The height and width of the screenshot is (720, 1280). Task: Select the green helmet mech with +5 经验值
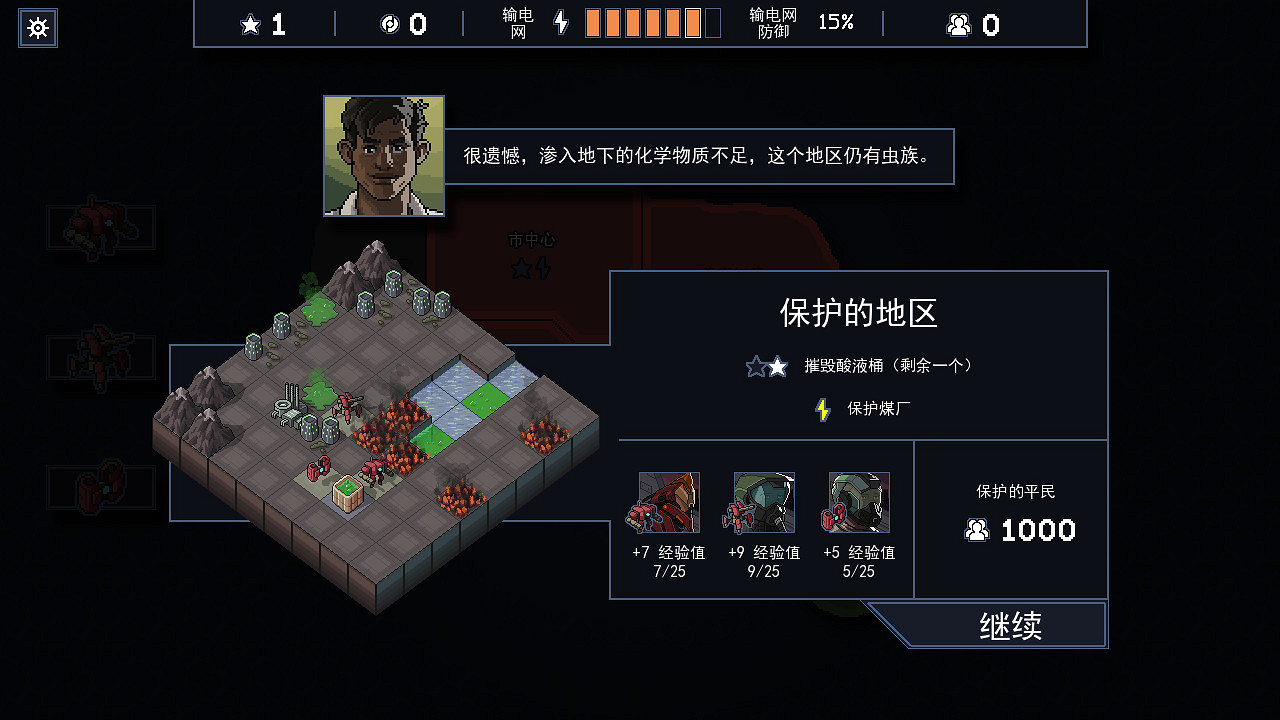click(x=858, y=502)
